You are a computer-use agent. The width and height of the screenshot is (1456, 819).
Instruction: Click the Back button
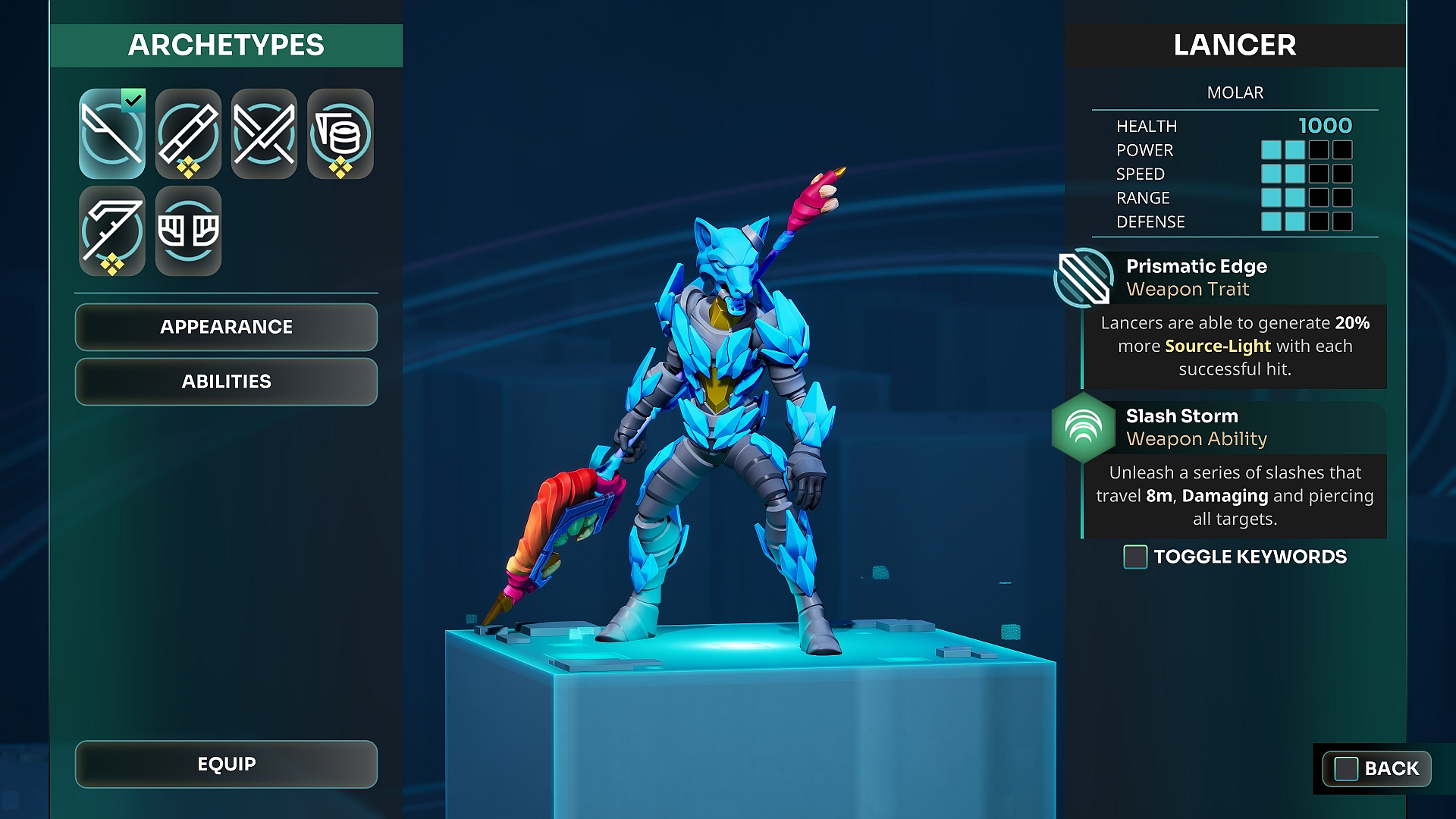point(1376,768)
